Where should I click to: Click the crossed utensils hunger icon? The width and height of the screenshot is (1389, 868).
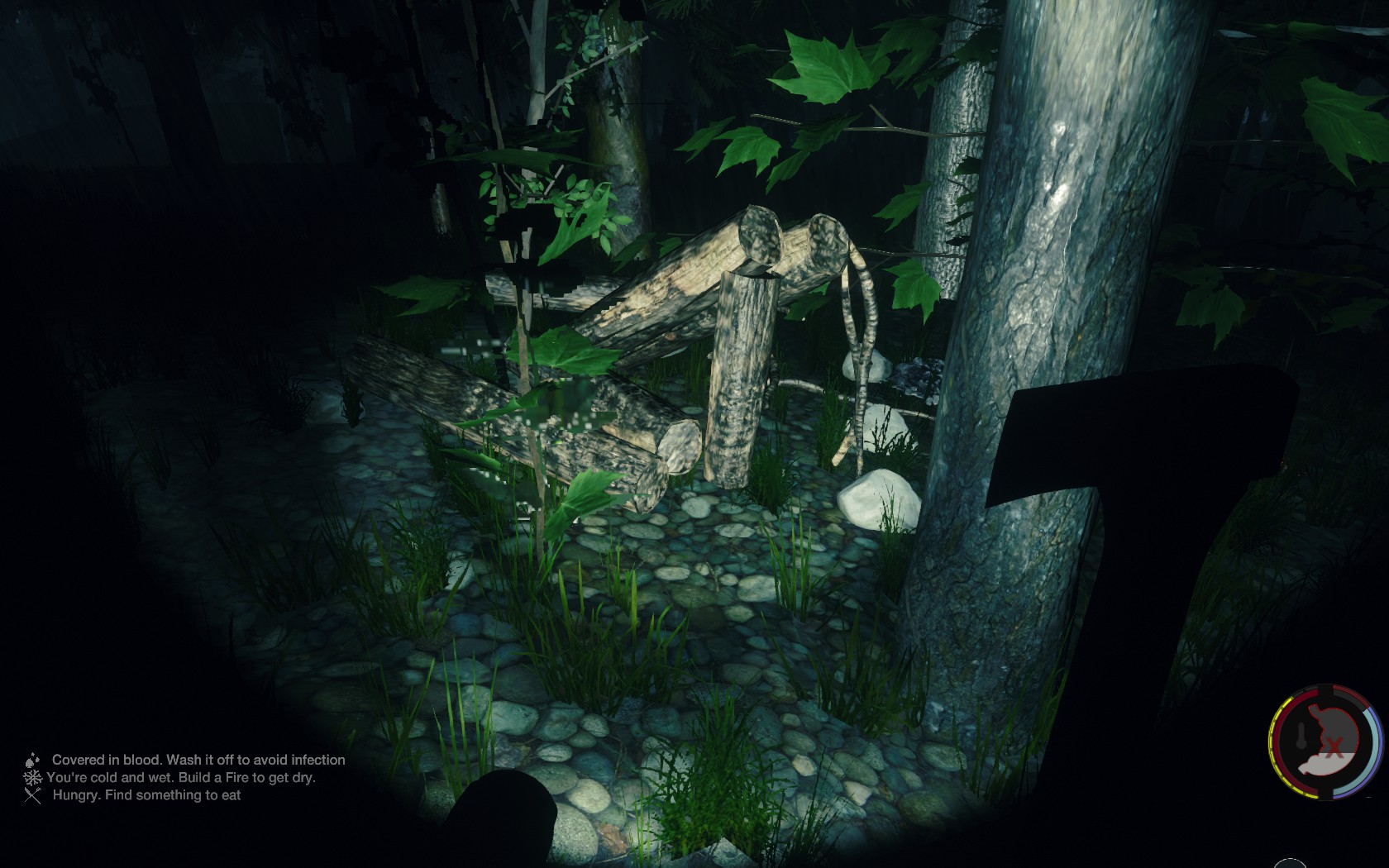[x=33, y=795]
